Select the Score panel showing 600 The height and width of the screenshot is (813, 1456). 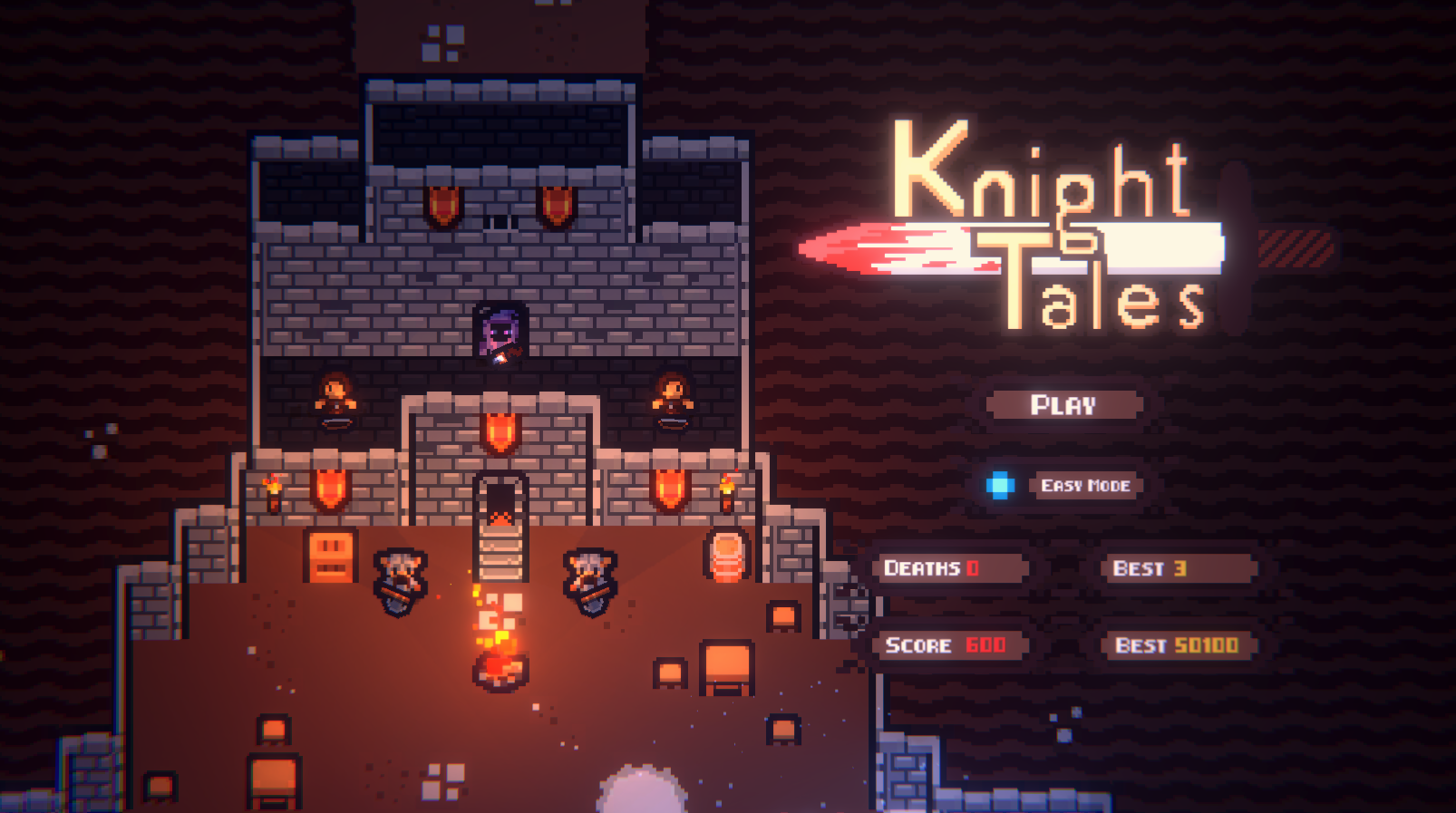point(952,646)
